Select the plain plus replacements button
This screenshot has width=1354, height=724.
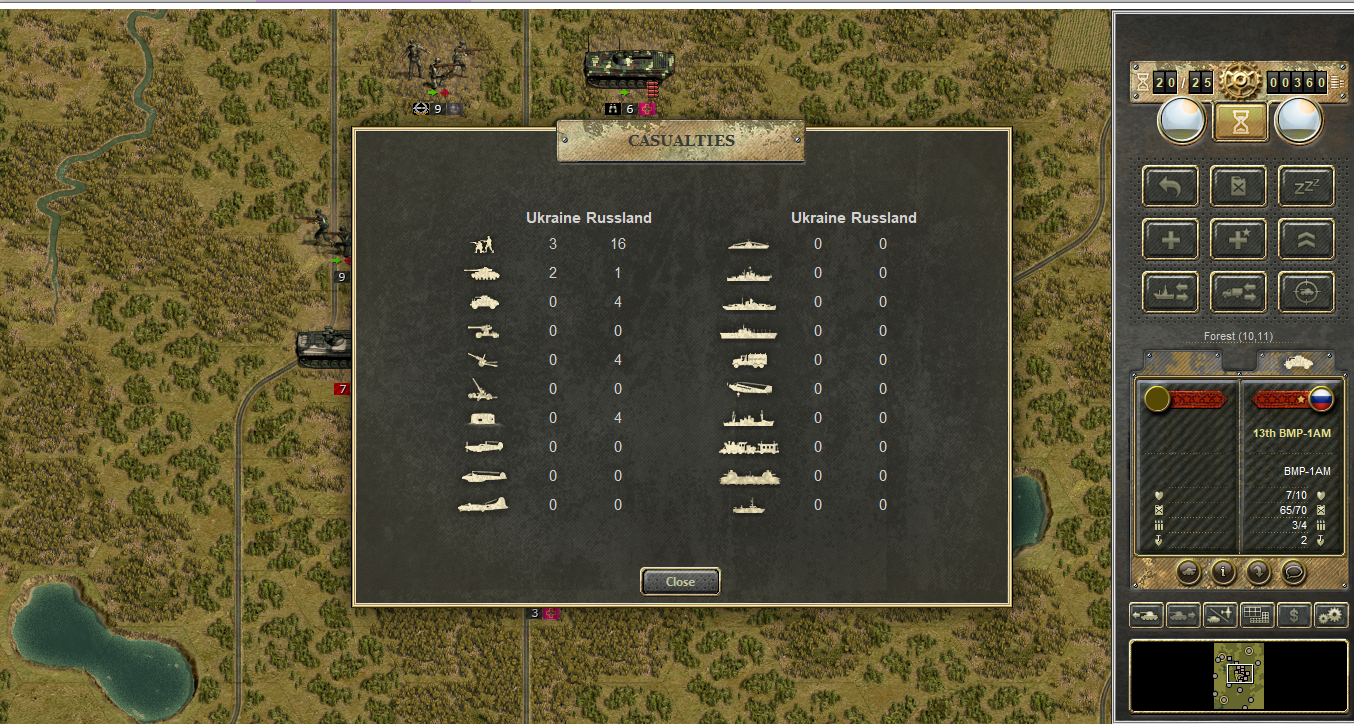pos(1171,239)
